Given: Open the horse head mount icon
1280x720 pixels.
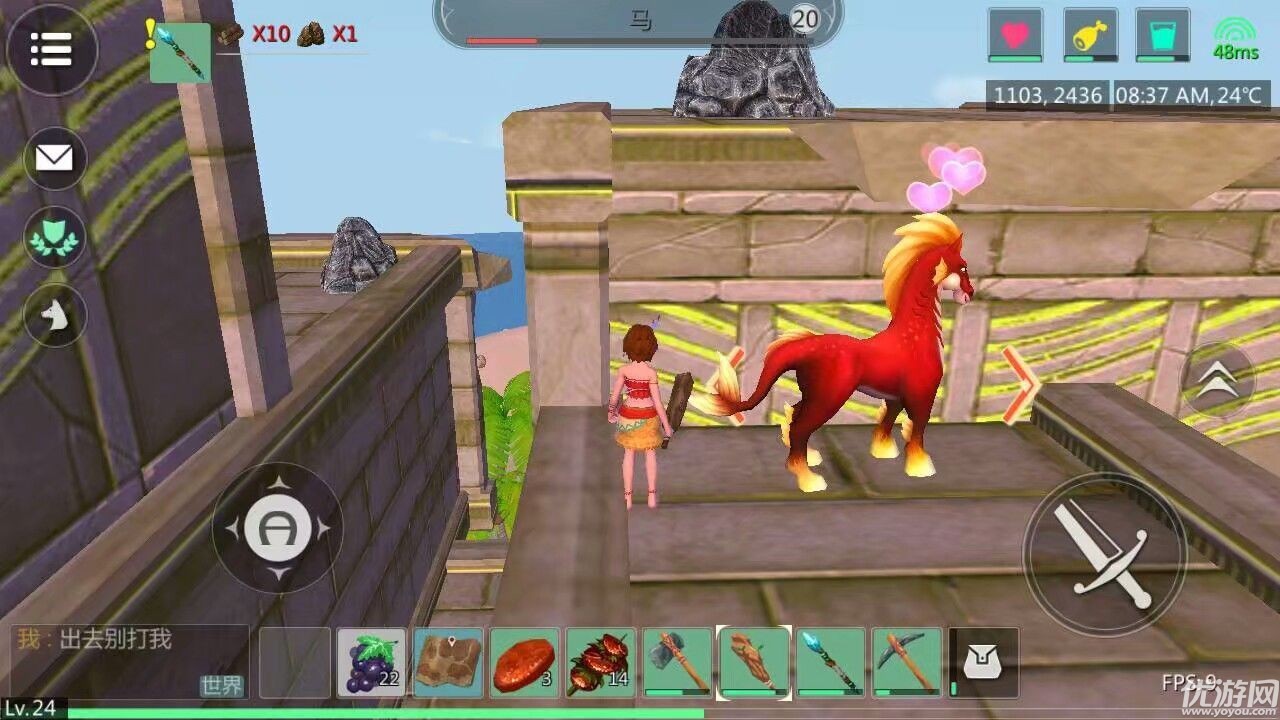Looking at the screenshot, I should tap(55, 316).
